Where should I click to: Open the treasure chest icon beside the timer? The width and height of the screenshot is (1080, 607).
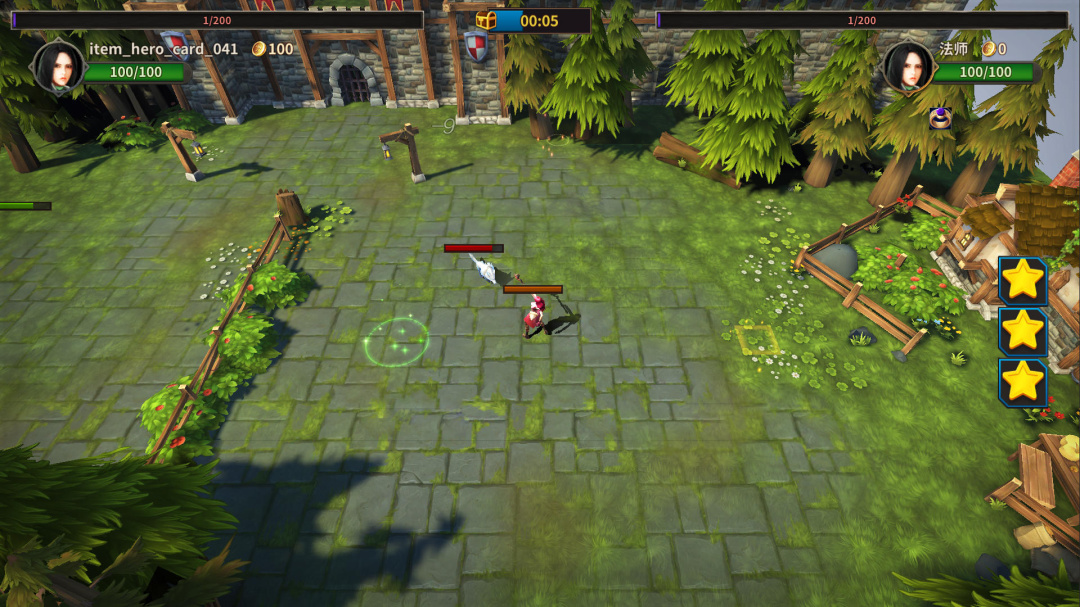pyautogui.click(x=486, y=21)
